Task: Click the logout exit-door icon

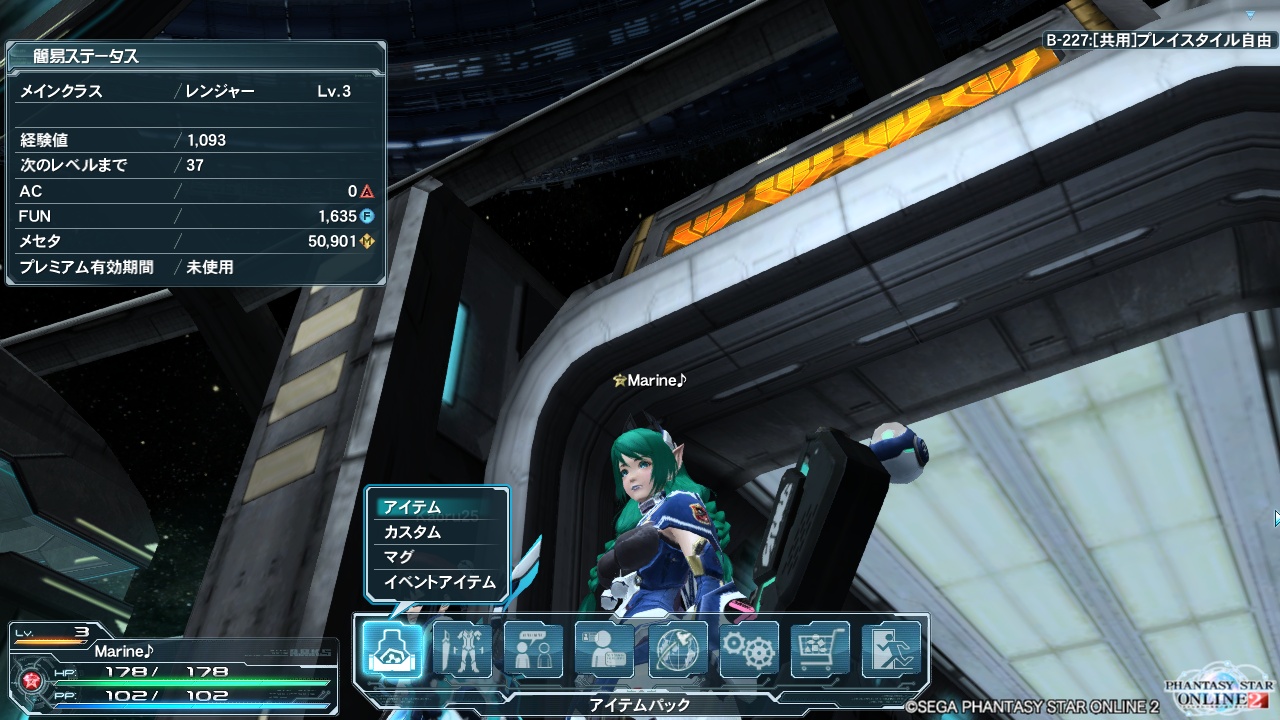Action: pyautogui.click(x=891, y=650)
